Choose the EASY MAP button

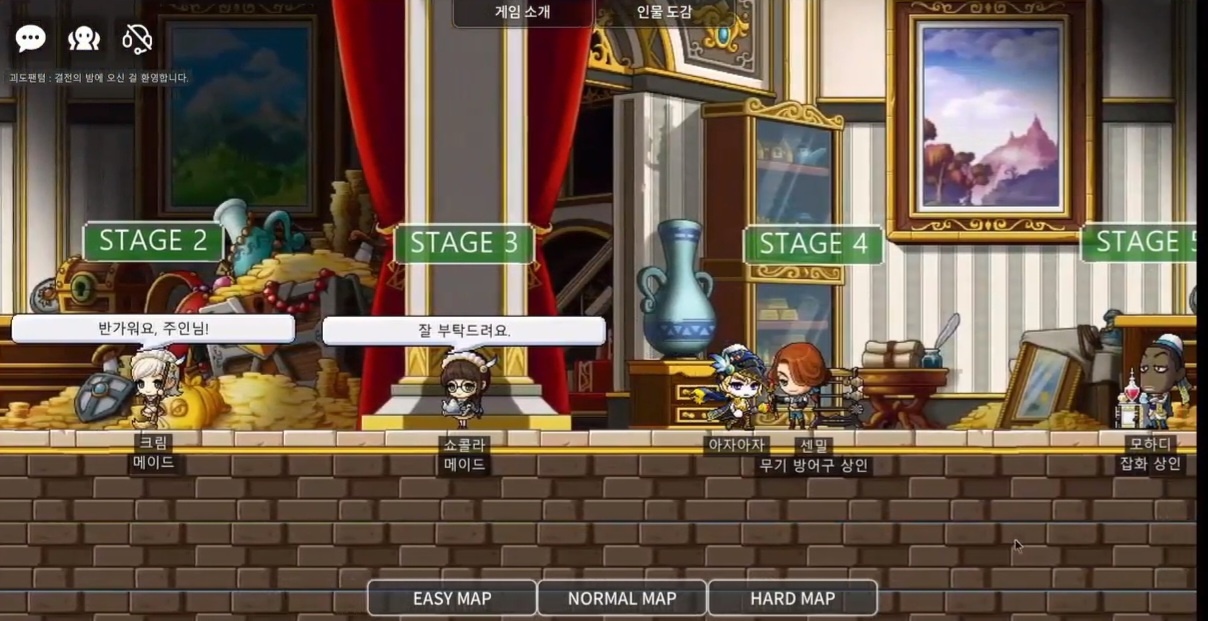[x=452, y=598]
